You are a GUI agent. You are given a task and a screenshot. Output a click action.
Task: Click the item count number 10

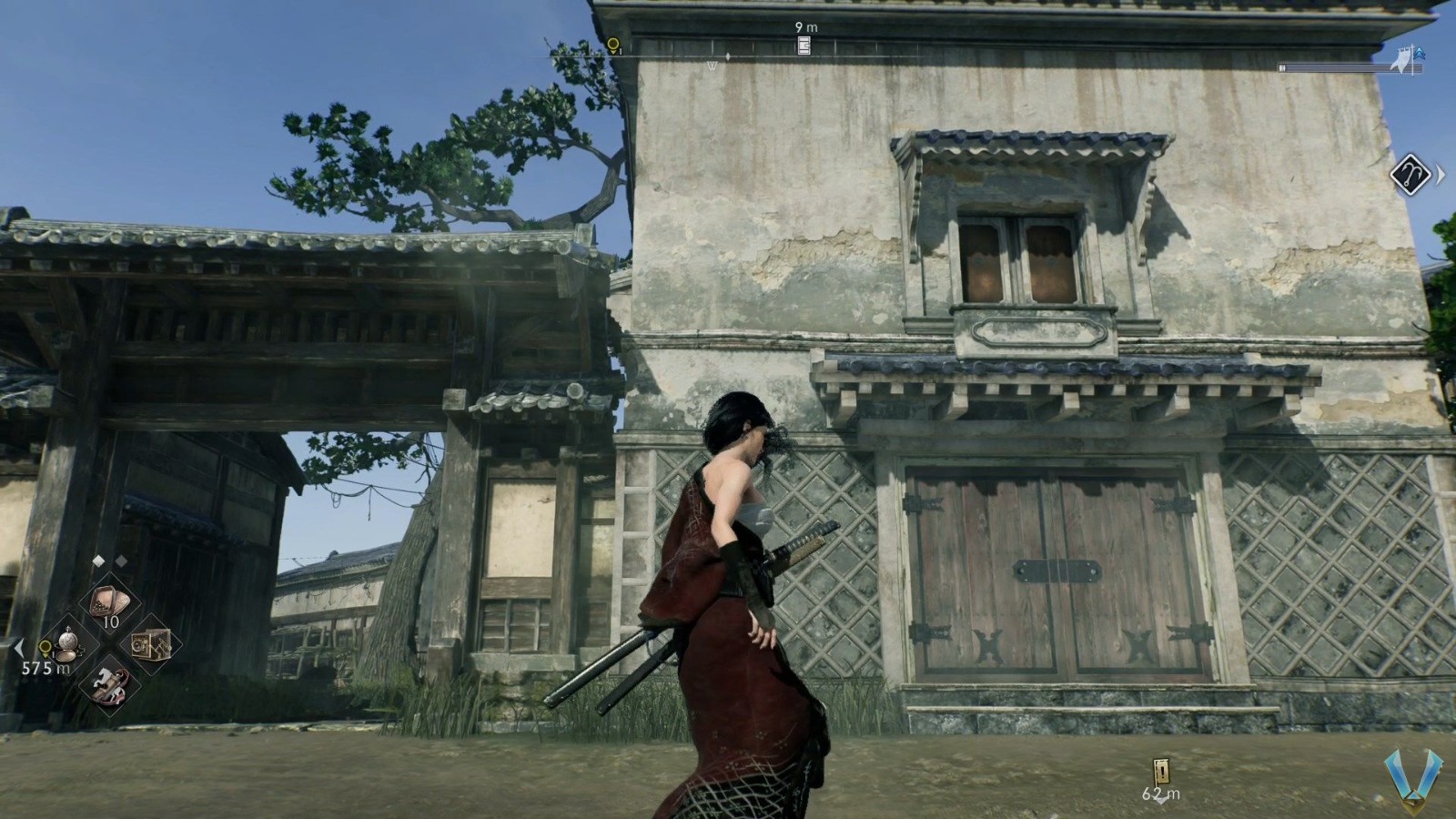click(x=111, y=622)
